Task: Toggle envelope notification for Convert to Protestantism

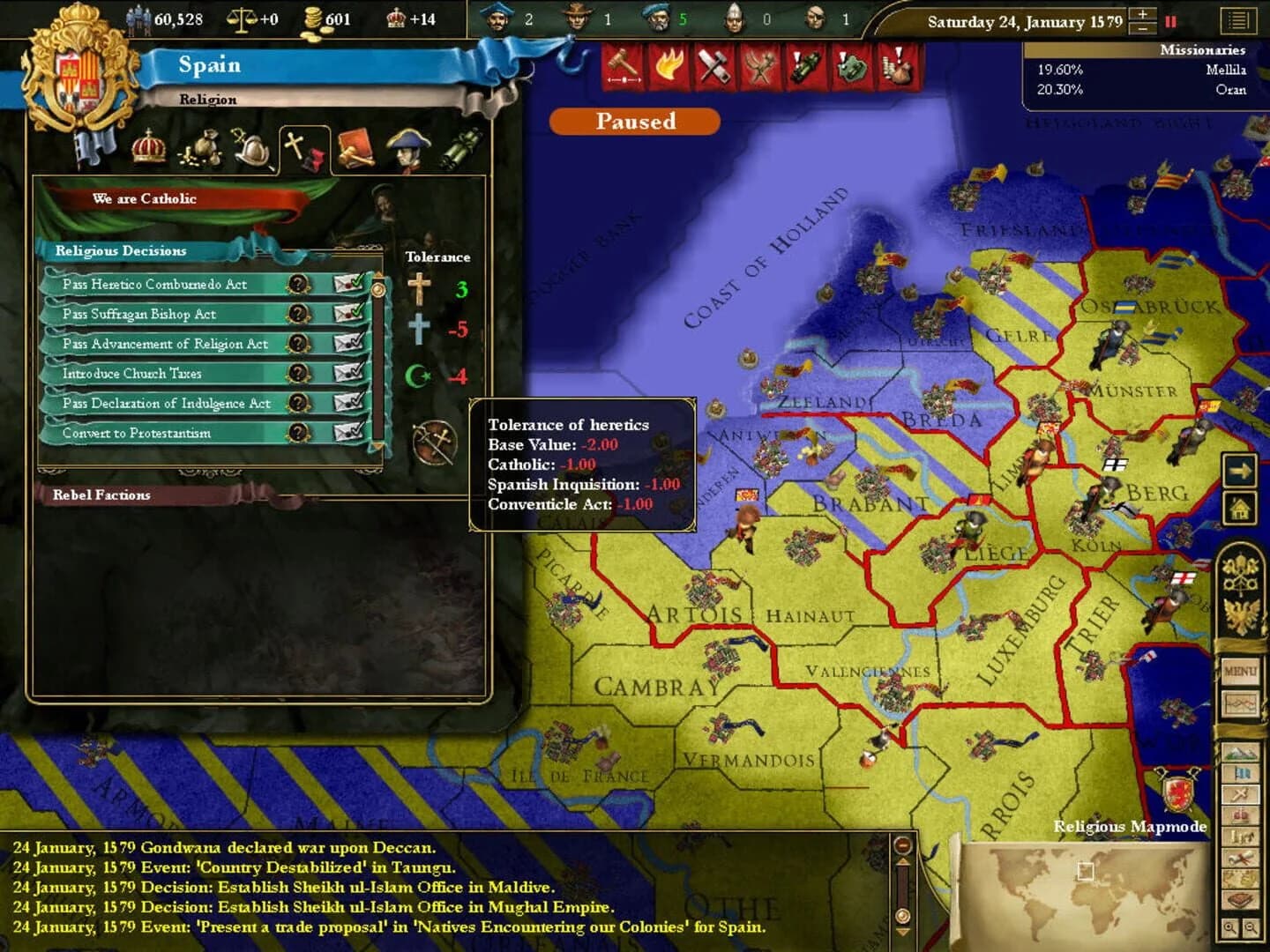Action: 347,433
